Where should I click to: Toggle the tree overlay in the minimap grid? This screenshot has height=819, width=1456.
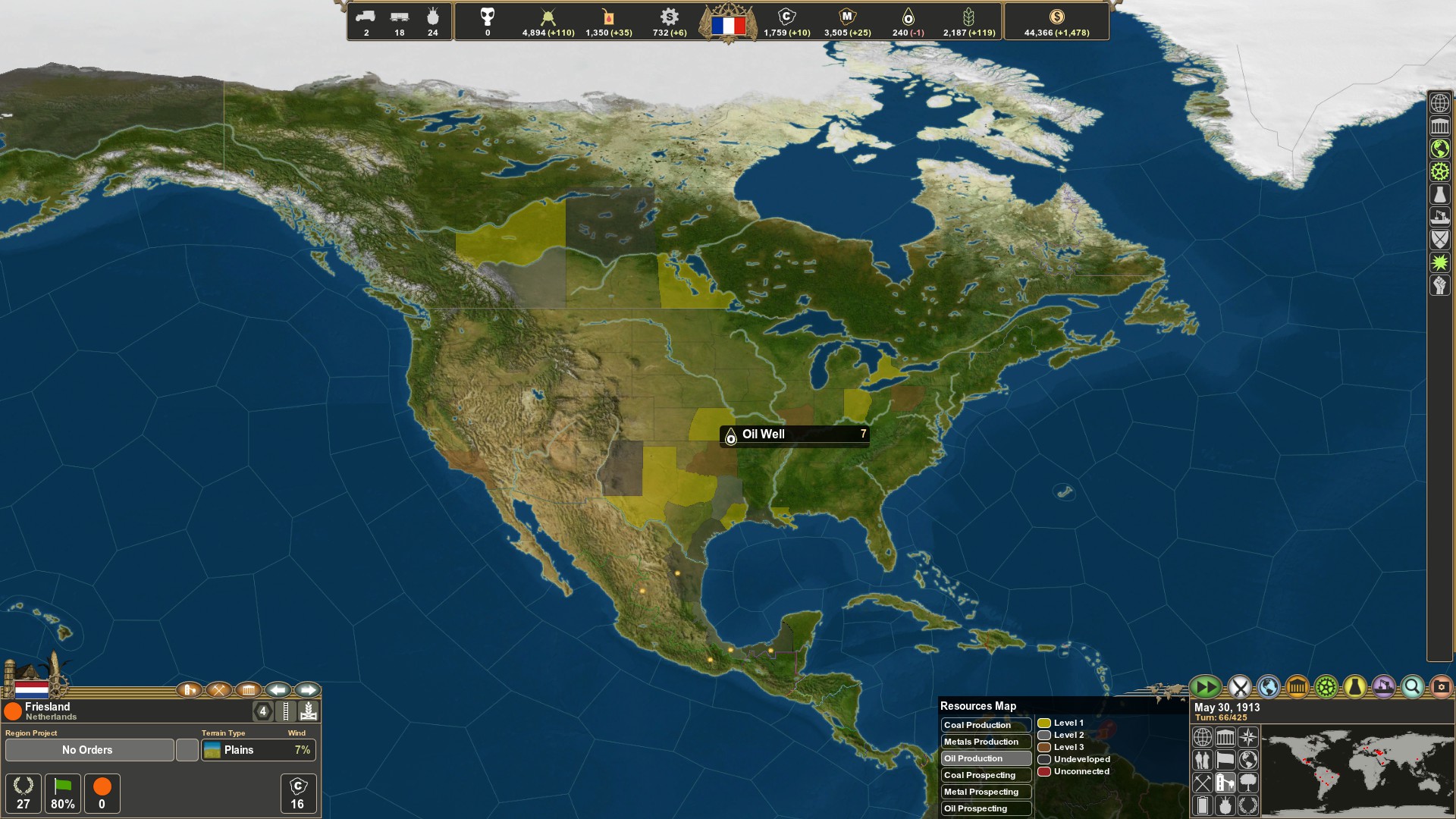(x=1247, y=783)
